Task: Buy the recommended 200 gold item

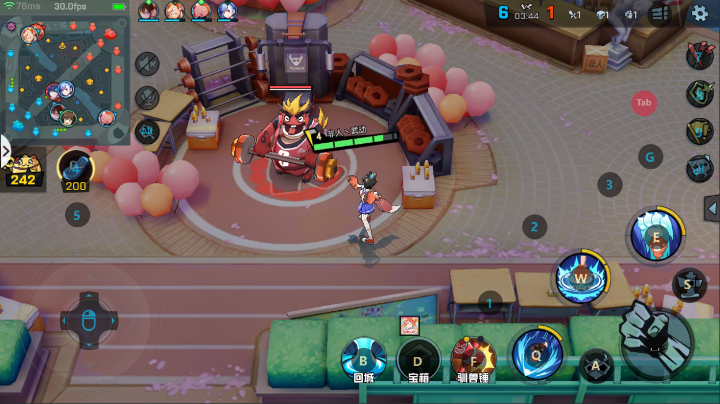Action: point(75,168)
